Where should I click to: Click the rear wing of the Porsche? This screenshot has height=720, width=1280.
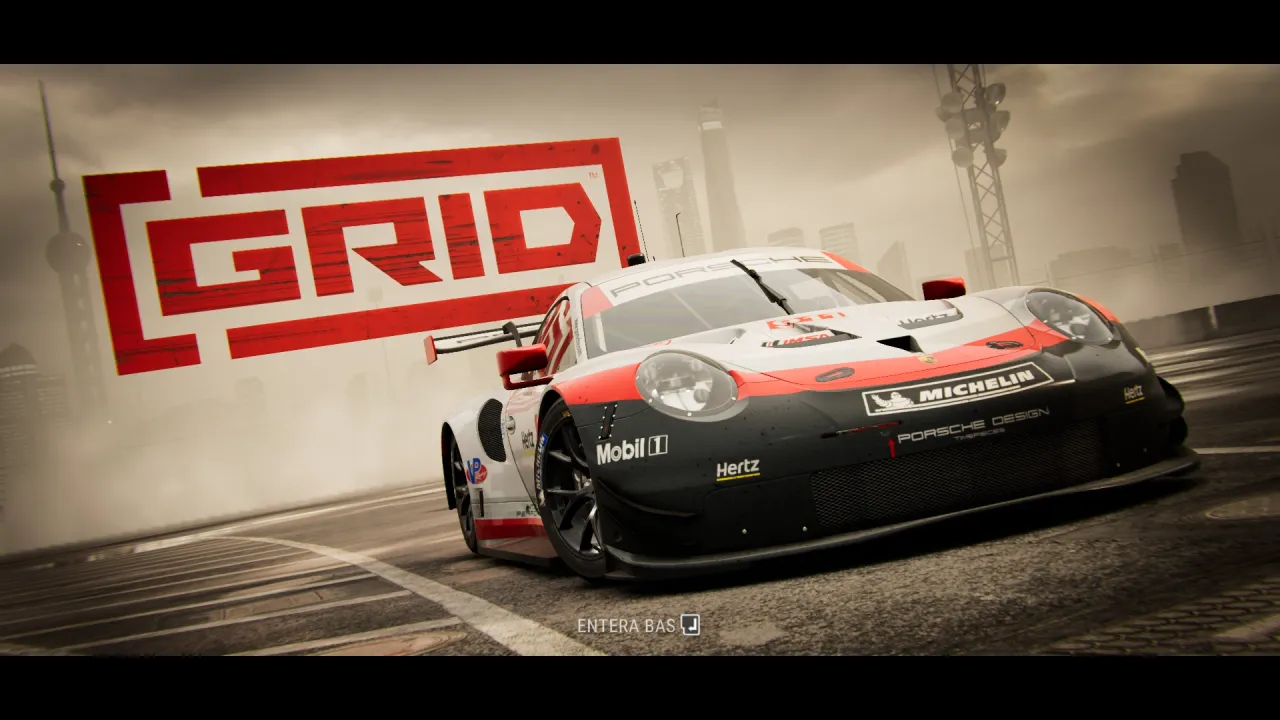coord(480,340)
